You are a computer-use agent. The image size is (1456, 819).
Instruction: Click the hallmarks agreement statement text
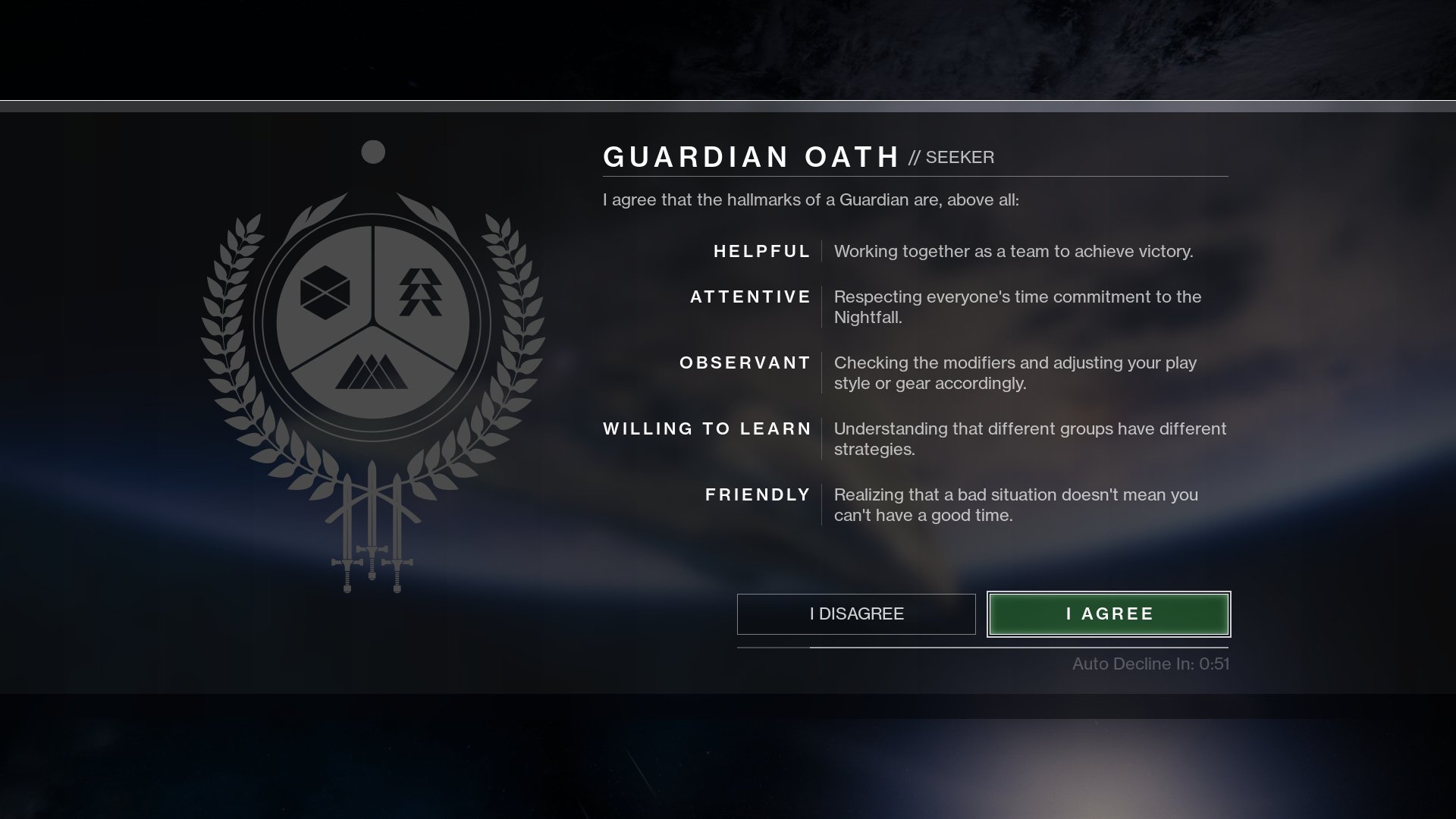[808, 200]
